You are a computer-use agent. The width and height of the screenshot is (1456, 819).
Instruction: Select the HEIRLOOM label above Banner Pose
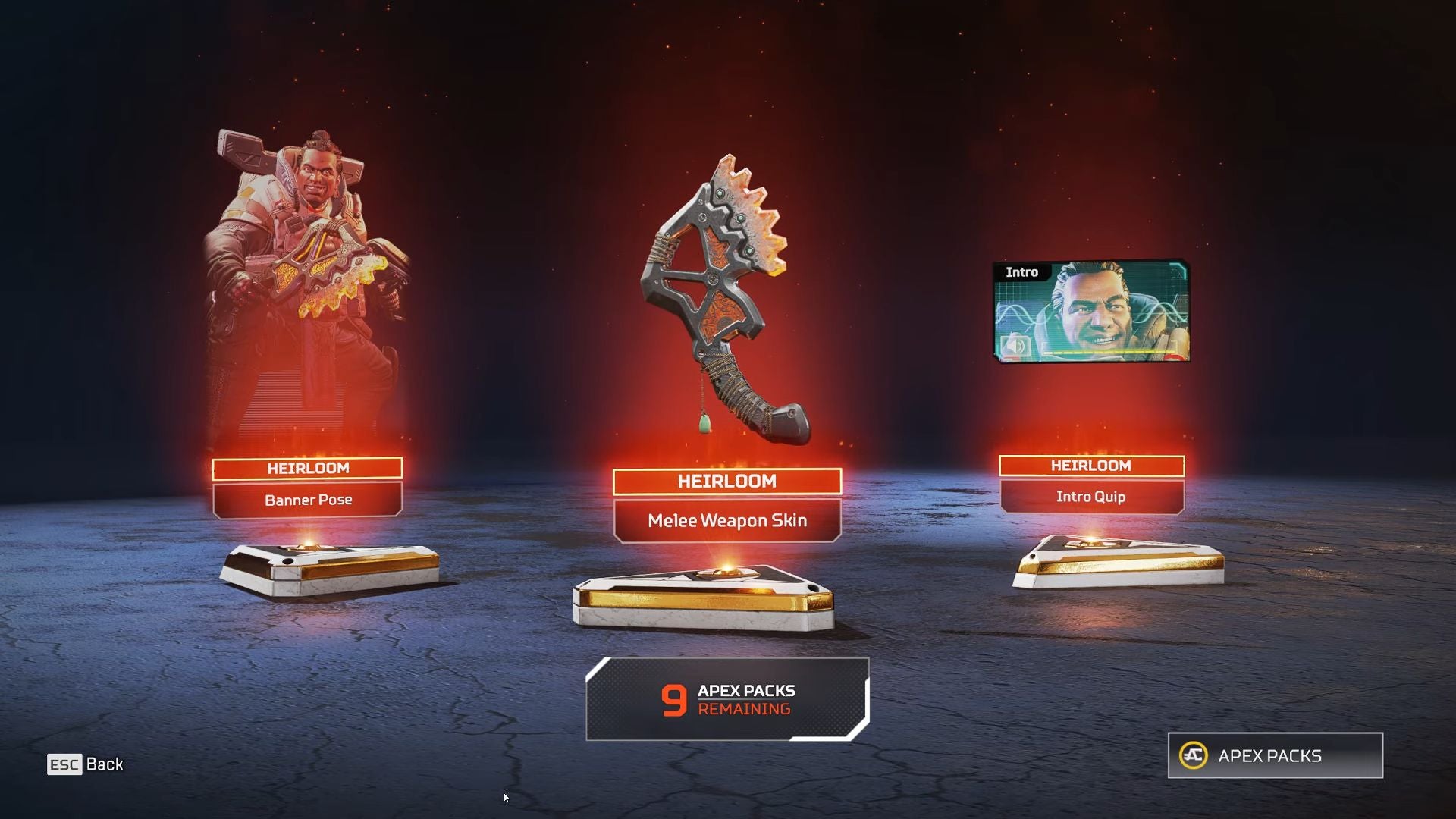tap(307, 469)
